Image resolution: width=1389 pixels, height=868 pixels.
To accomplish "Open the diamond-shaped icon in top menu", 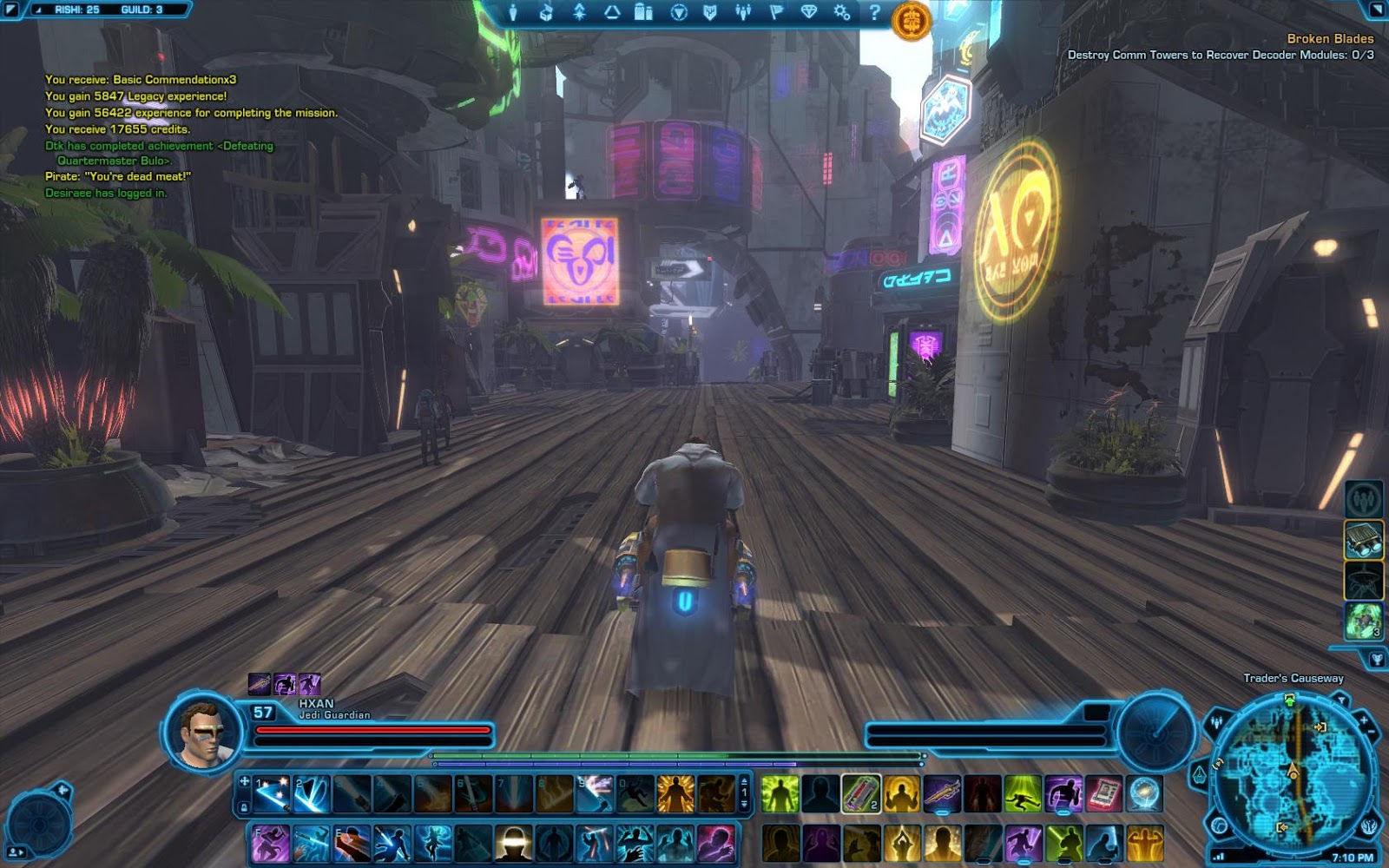I will (808, 12).
